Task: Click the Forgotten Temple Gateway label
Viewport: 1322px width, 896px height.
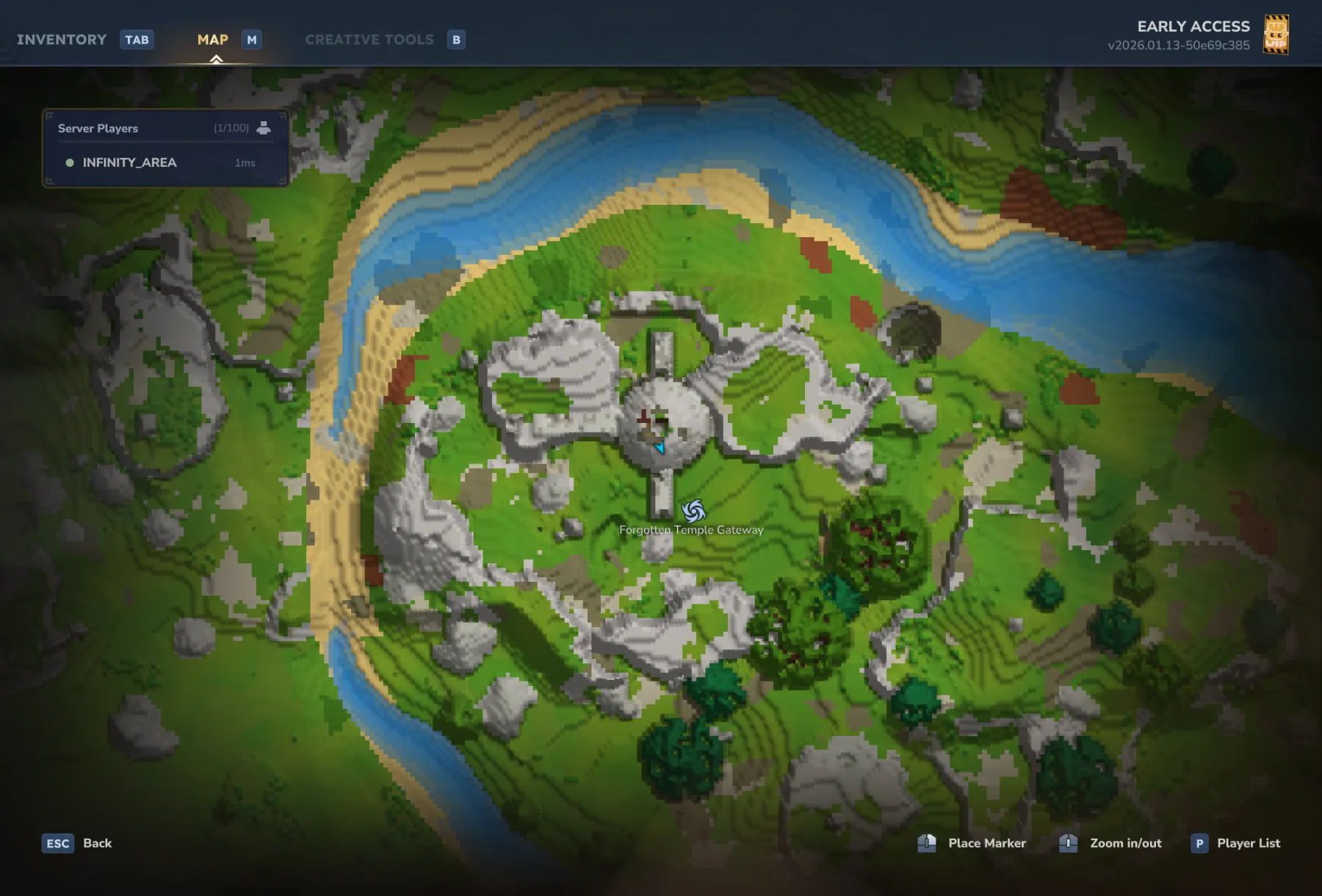Action: [x=690, y=529]
